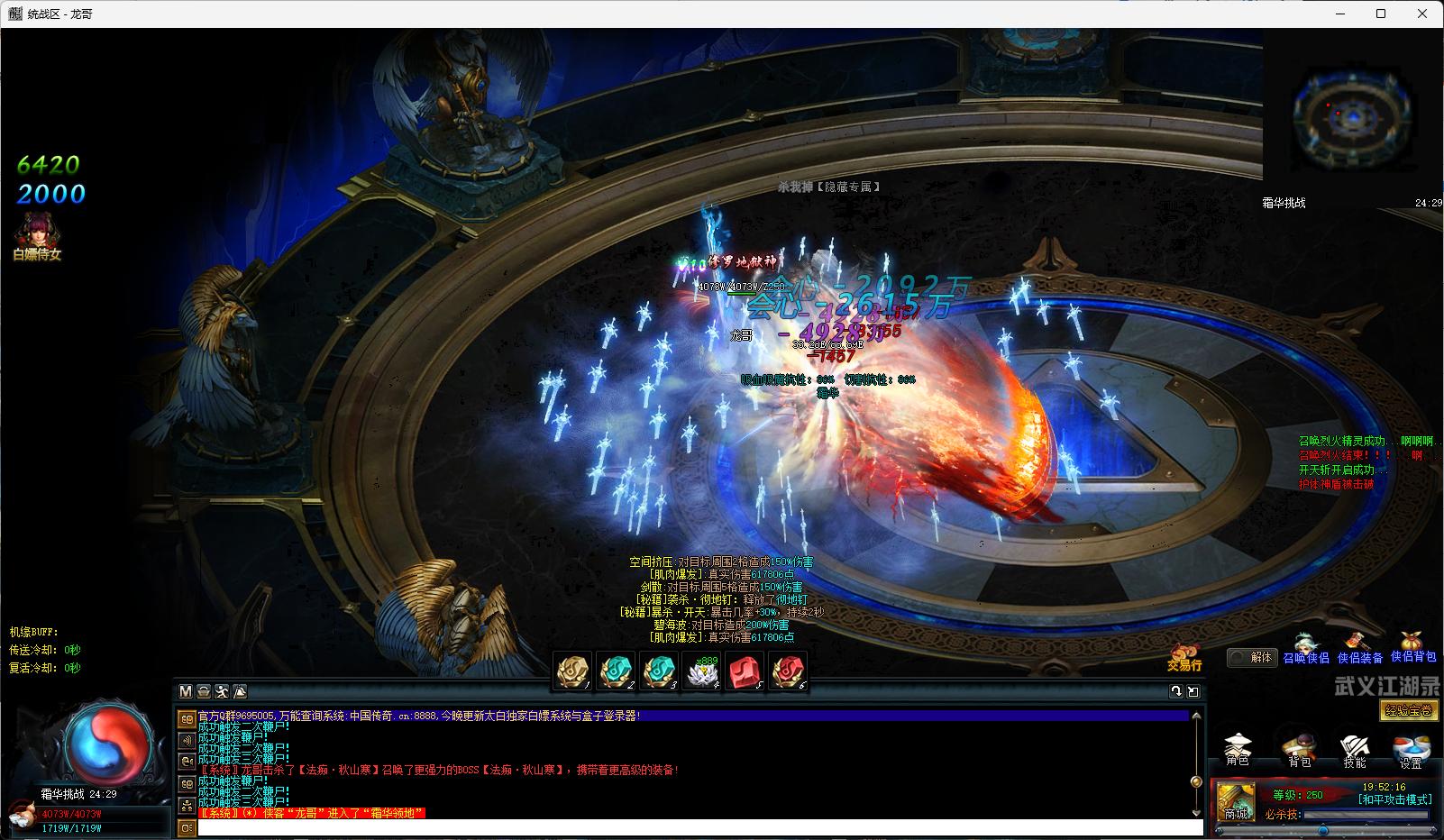Open the 交易行 trading house

1184,658
